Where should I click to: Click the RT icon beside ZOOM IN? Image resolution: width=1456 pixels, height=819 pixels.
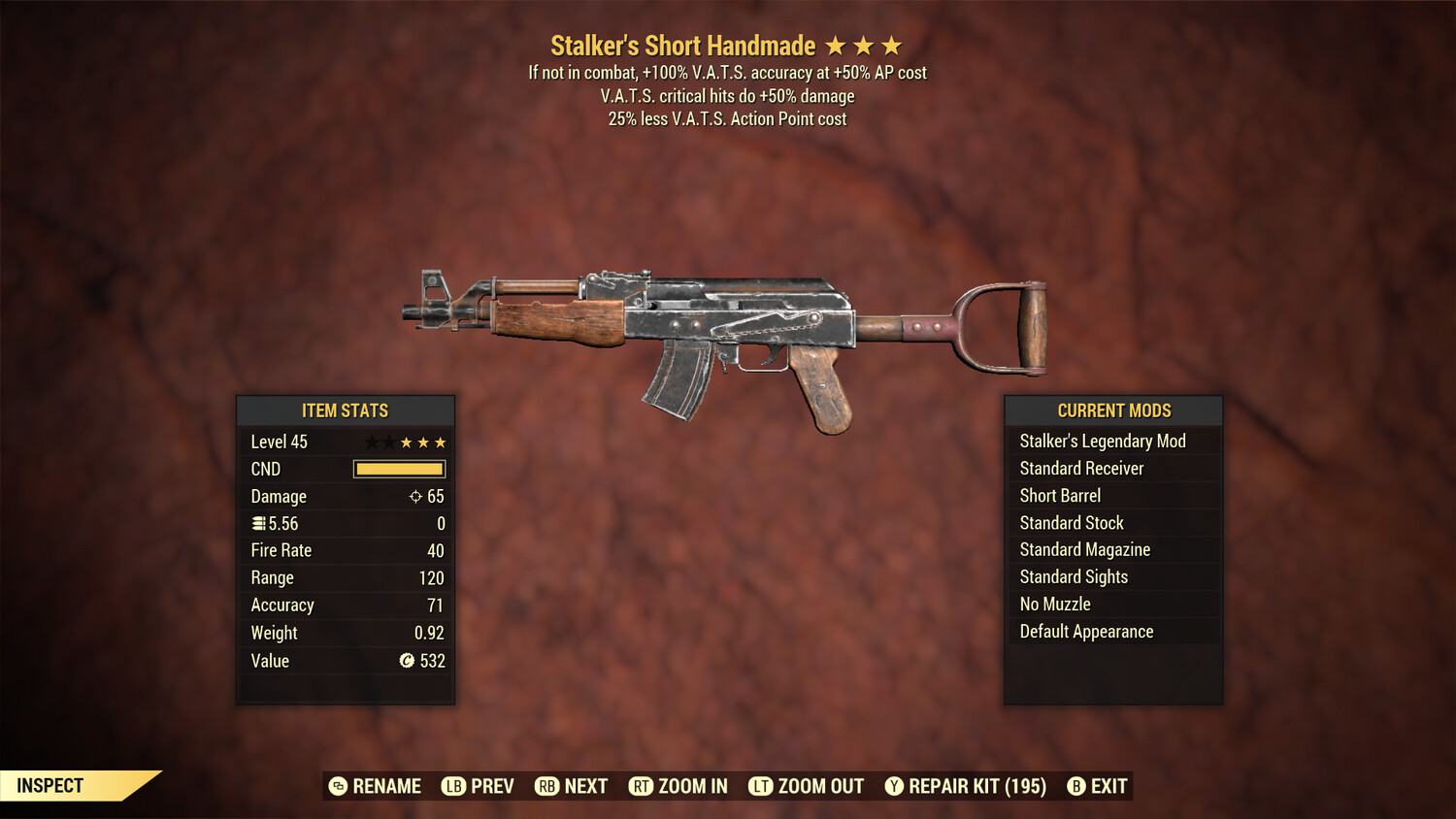pyautogui.click(x=642, y=786)
